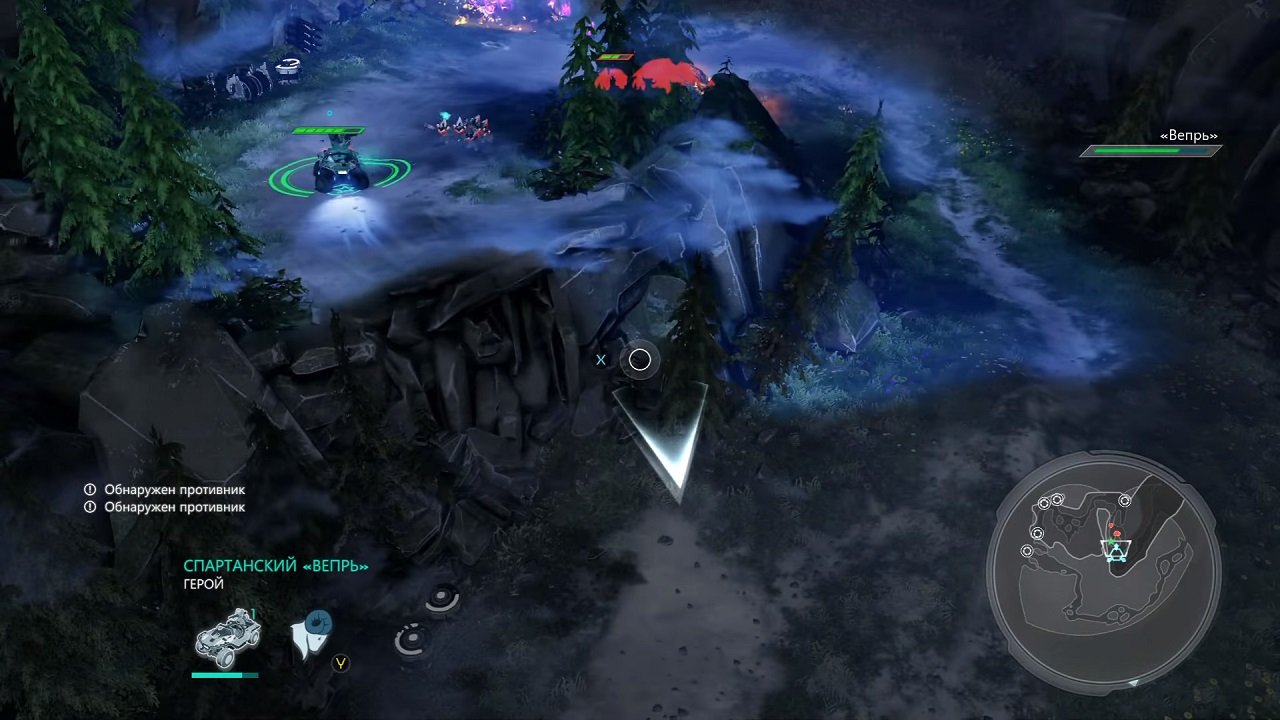Activate the Ram ability icon
Image resolution: width=1280 pixels, height=720 pixels.
click(313, 630)
